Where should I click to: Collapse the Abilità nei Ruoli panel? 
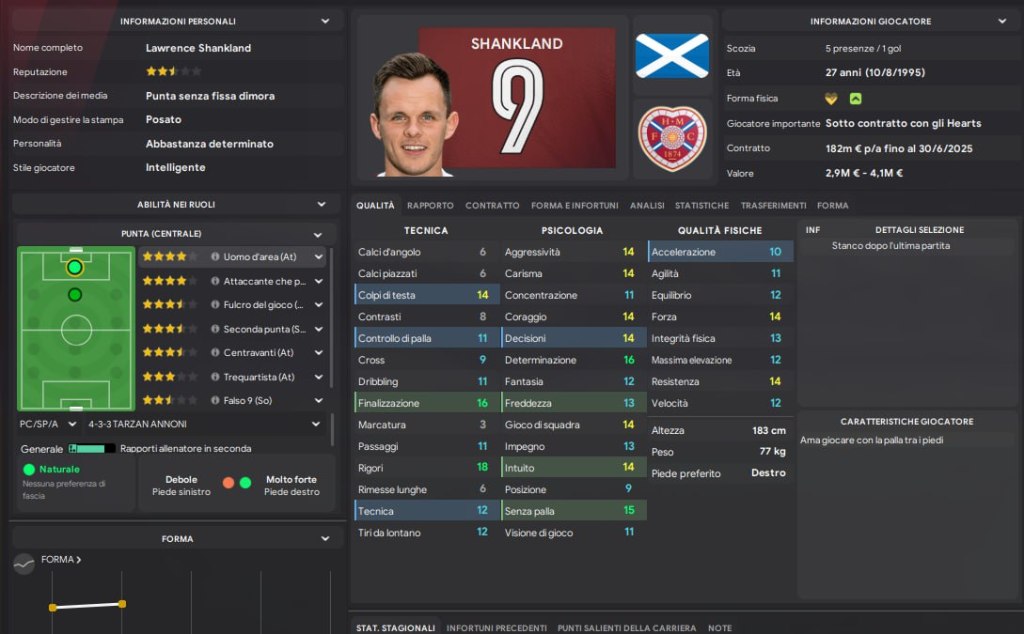click(321, 204)
